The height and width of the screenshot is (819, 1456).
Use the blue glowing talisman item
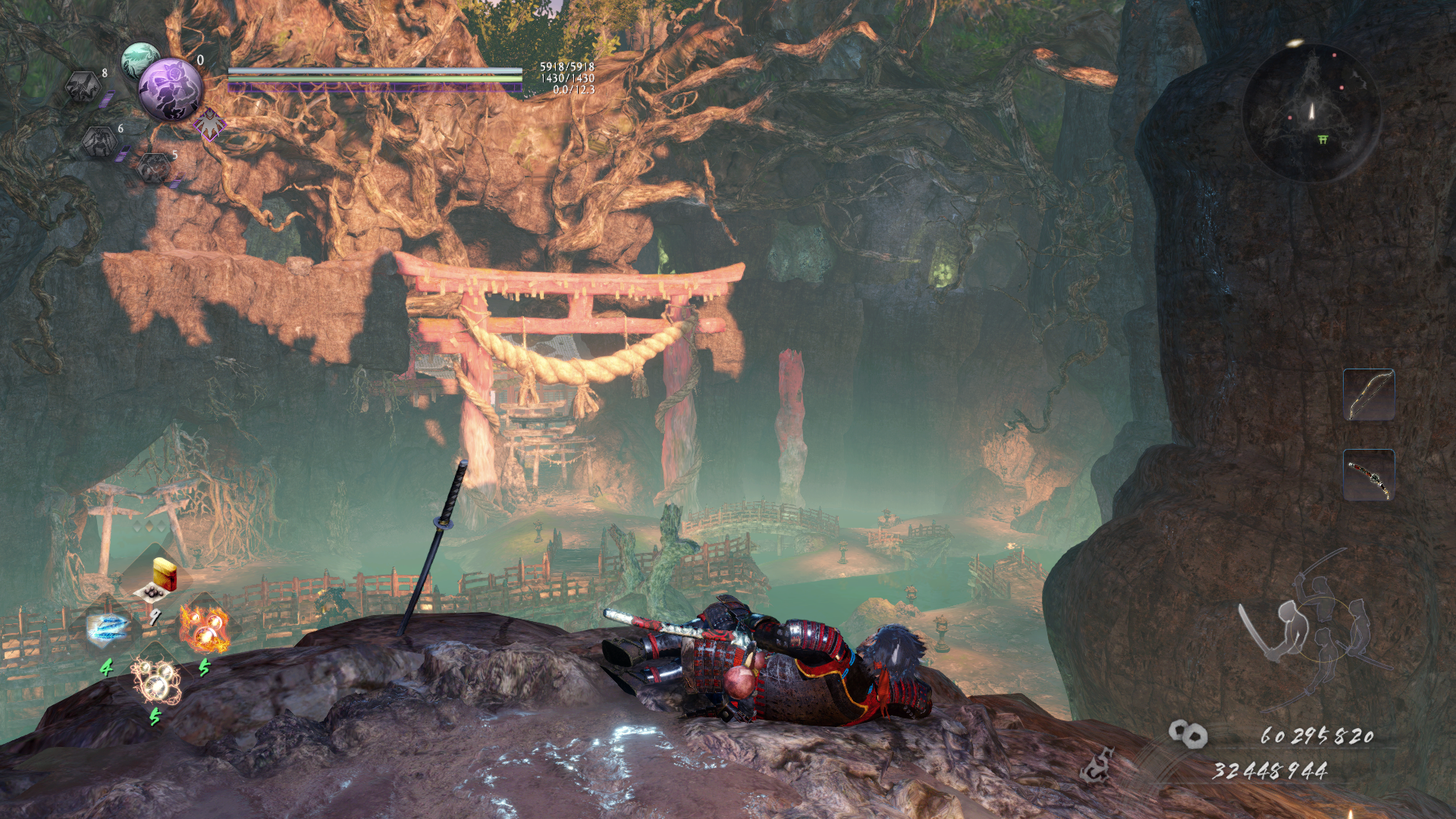(x=108, y=628)
